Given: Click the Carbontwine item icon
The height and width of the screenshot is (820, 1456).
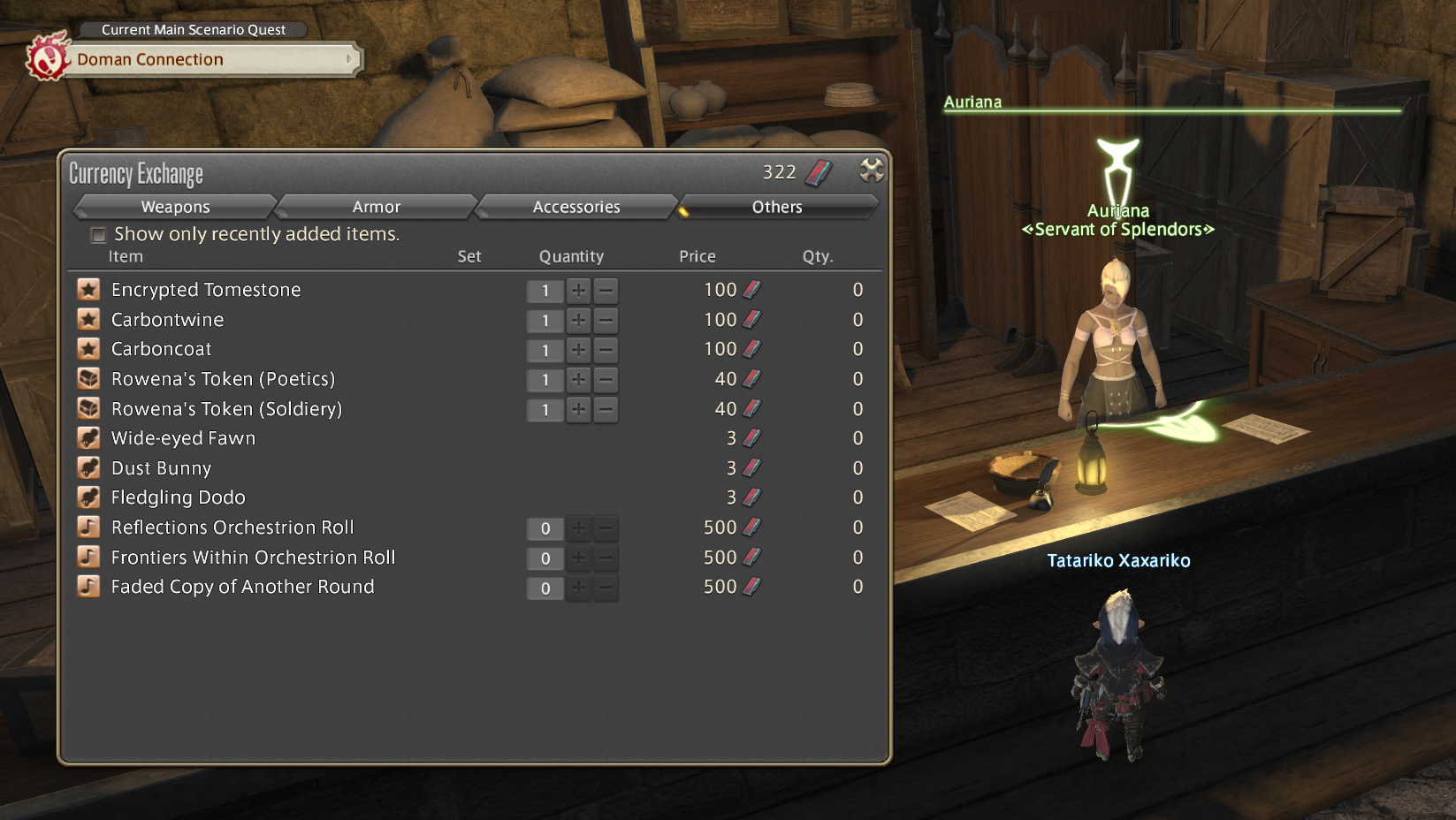Looking at the screenshot, I should [x=88, y=320].
